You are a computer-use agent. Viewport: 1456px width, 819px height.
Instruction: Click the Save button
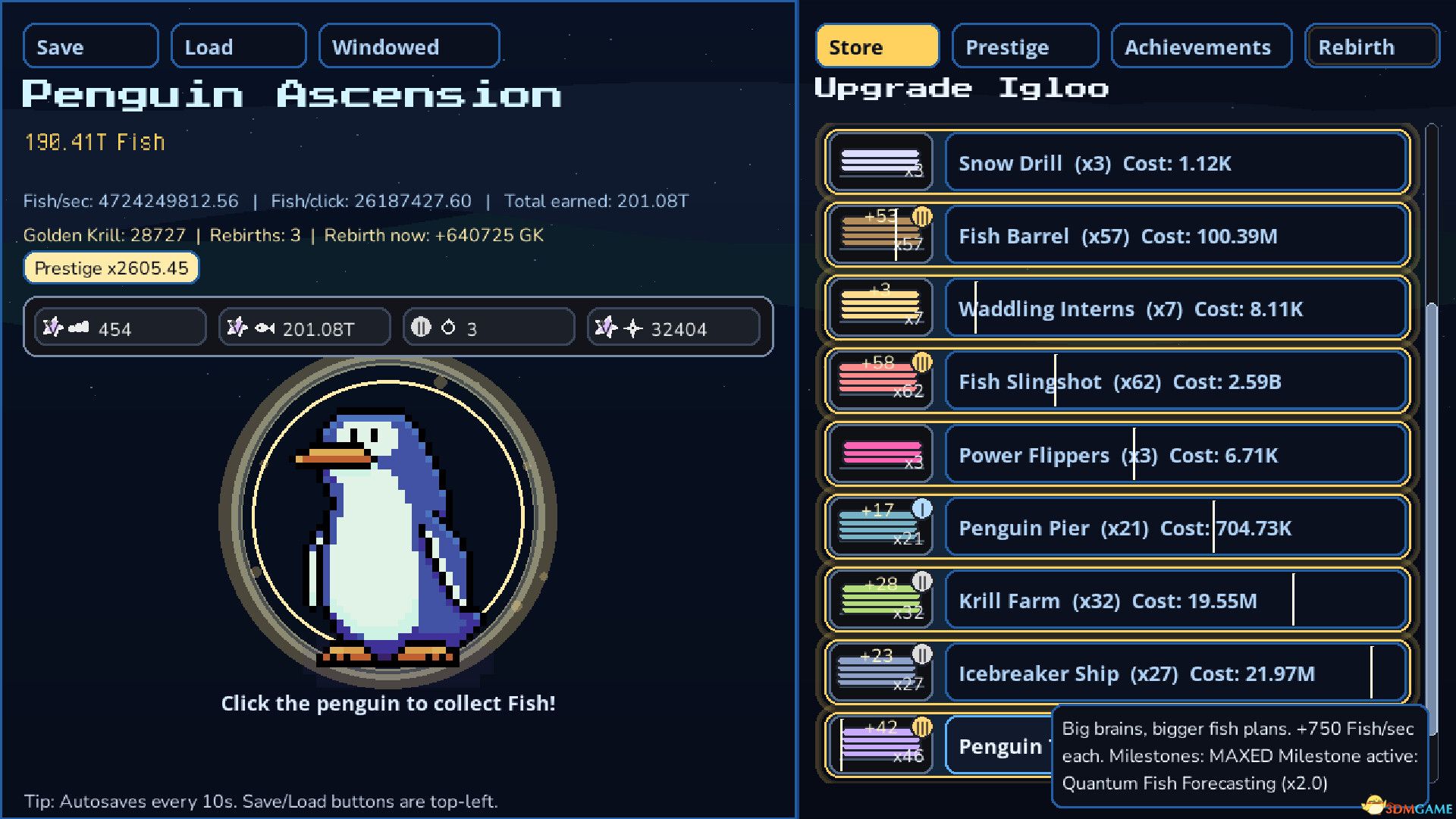(89, 46)
